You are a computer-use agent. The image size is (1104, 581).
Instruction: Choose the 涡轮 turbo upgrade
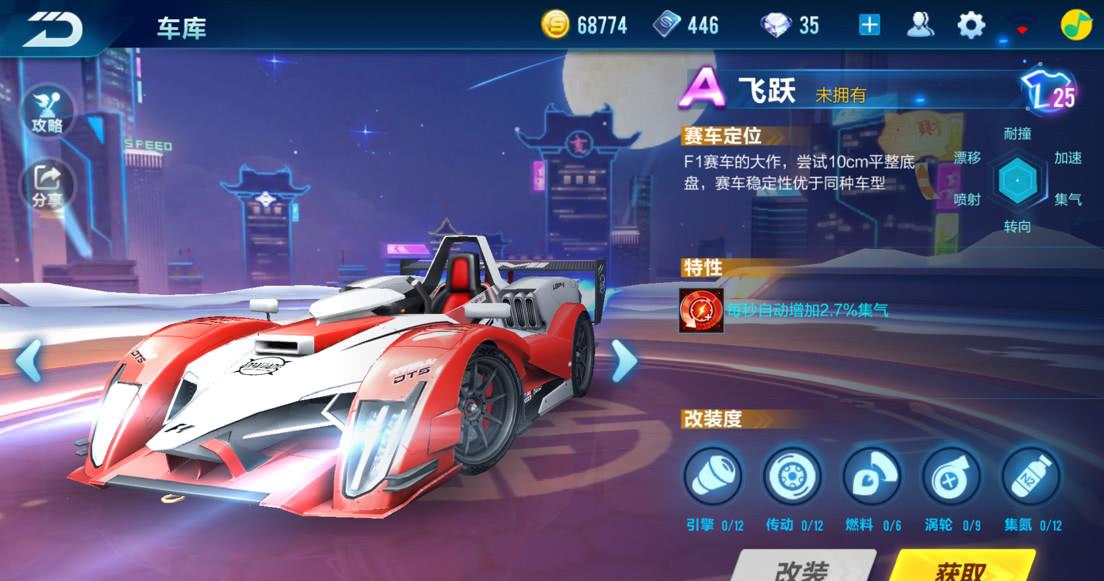click(x=951, y=475)
